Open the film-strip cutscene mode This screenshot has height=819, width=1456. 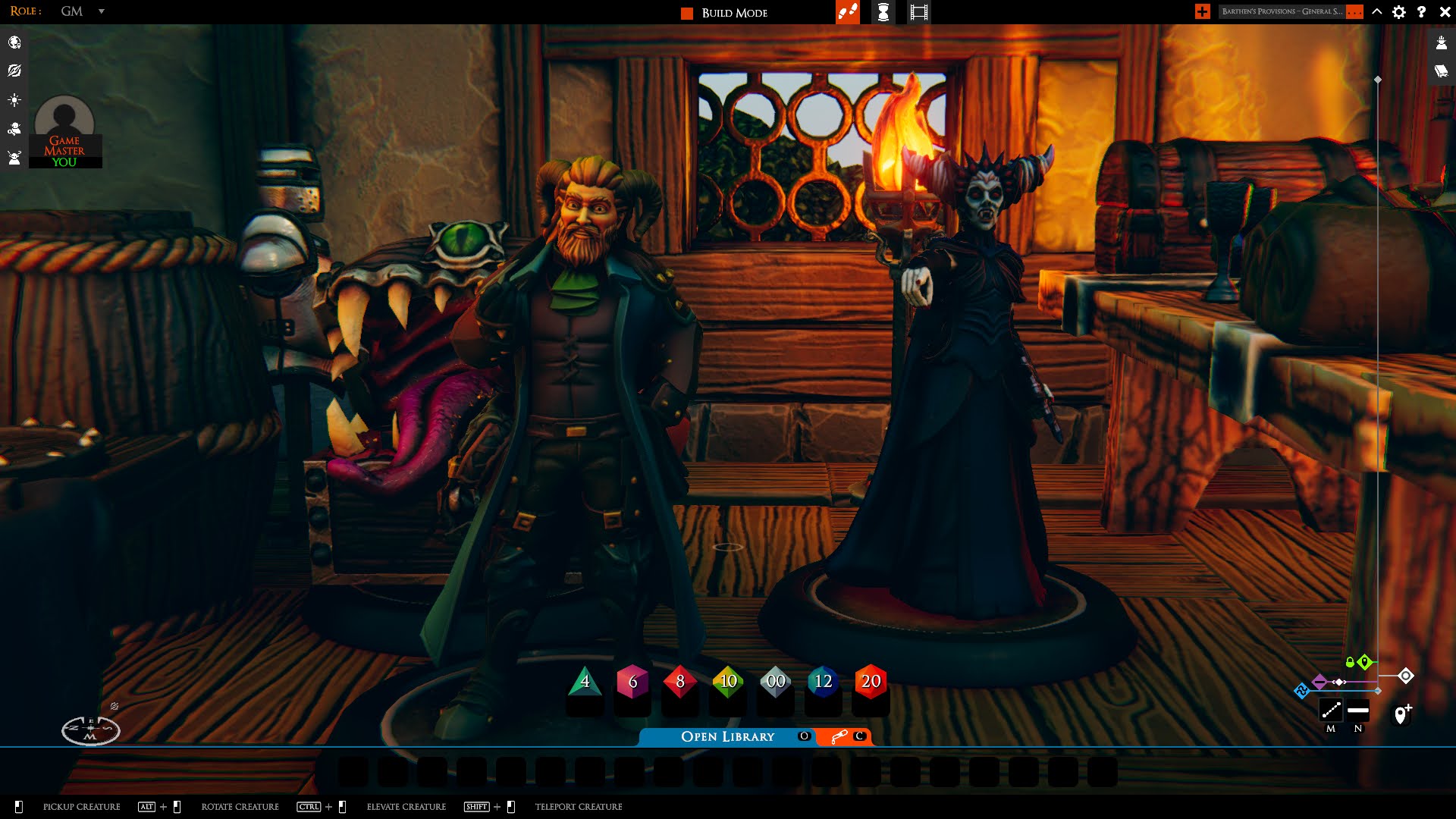click(918, 12)
